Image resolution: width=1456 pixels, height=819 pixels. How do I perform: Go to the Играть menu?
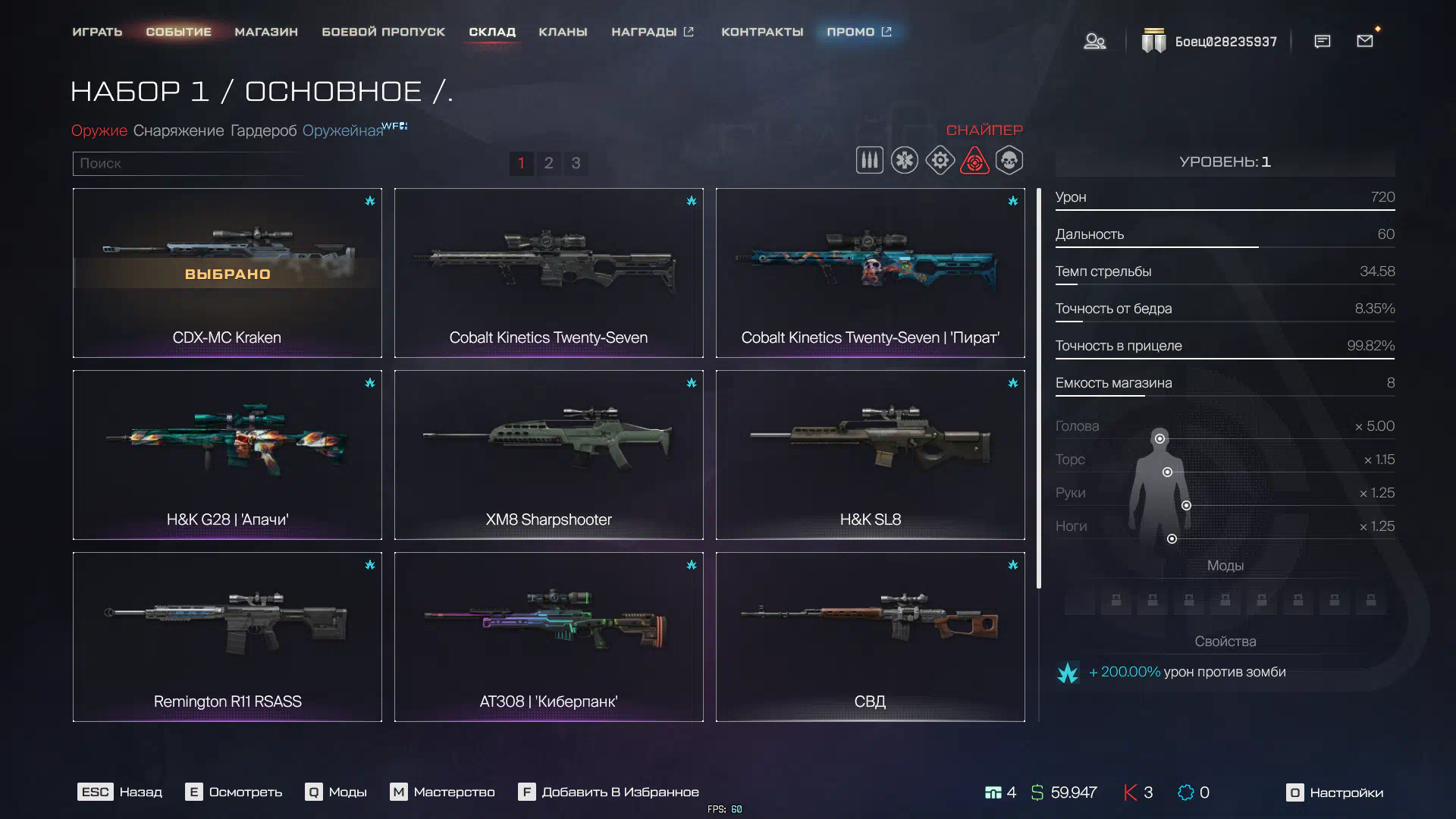click(97, 32)
